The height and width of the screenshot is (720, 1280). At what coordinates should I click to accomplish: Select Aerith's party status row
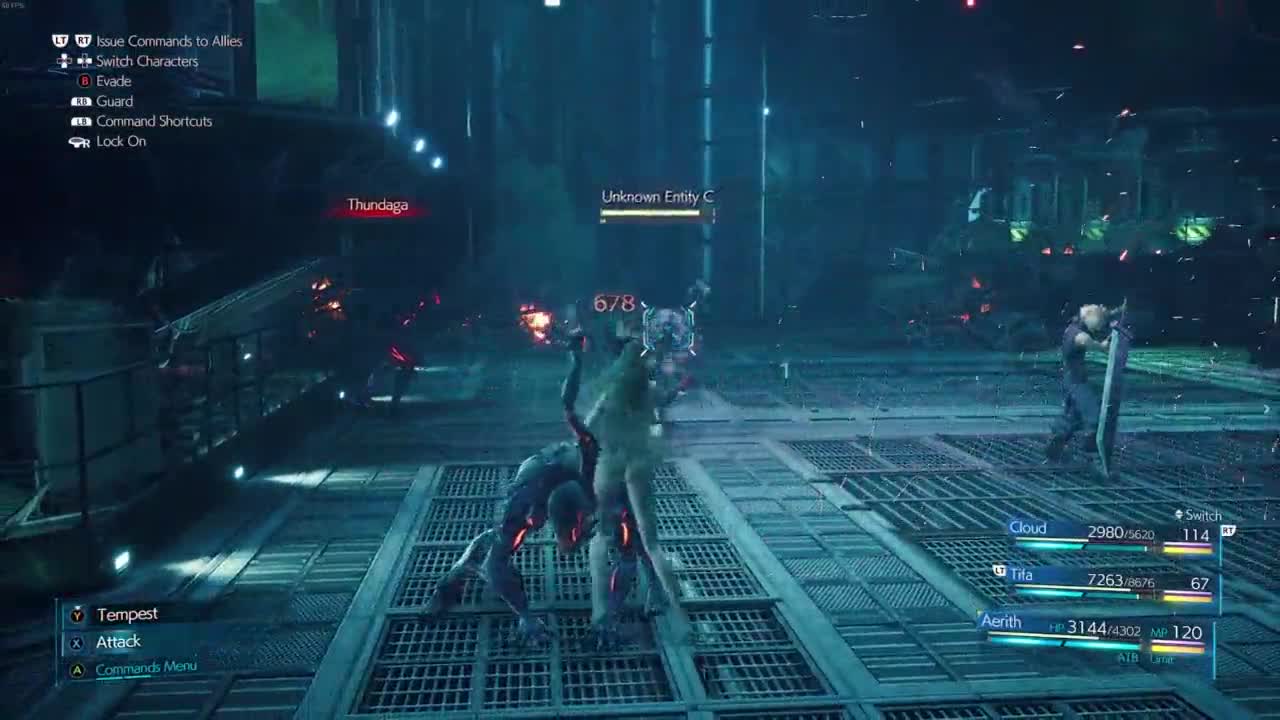(x=1095, y=630)
